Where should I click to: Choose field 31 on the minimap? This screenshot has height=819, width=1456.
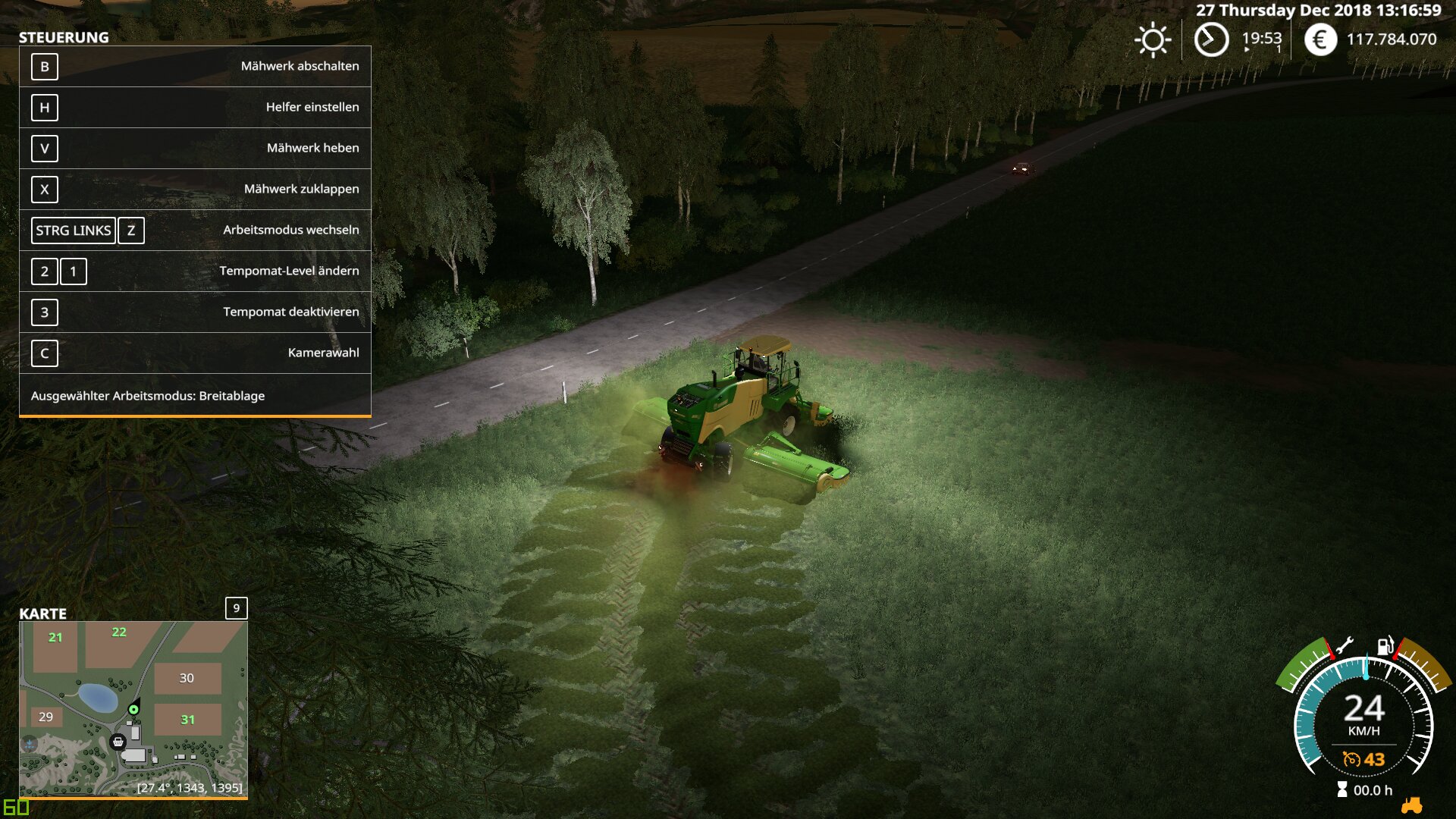click(x=187, y=720)
